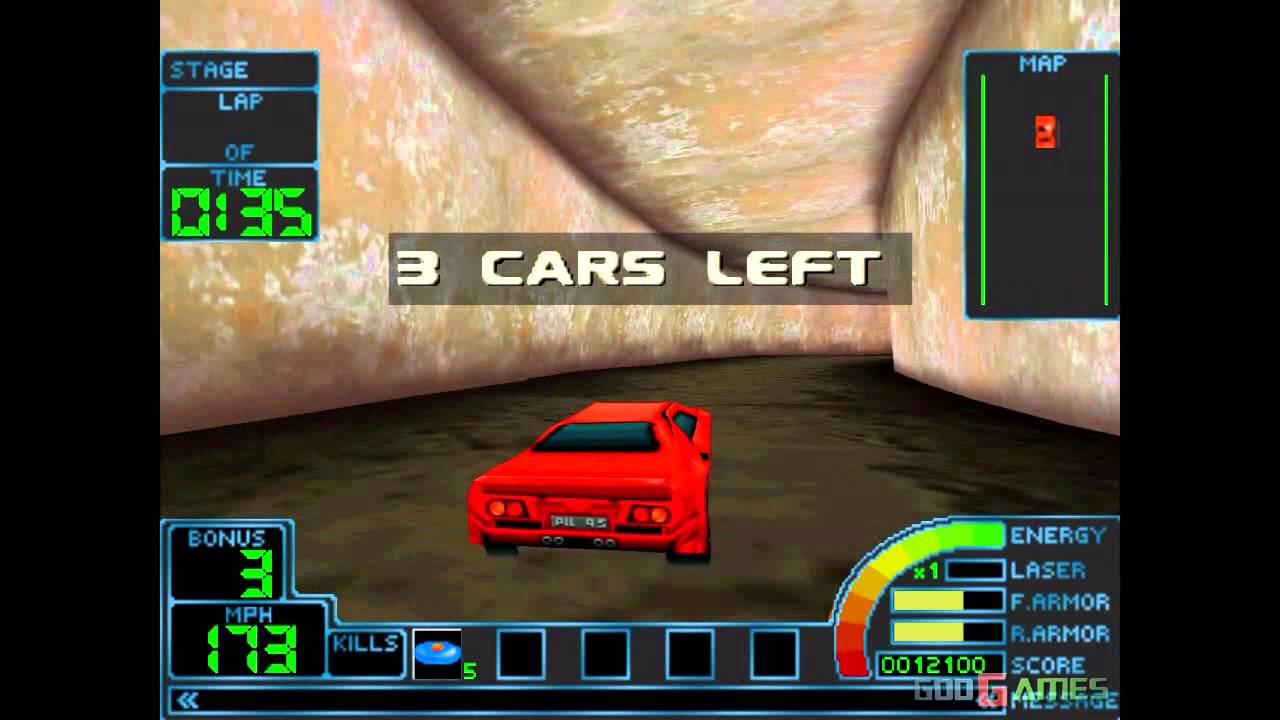Image resolution: width=1280 pixels, height=720 pixels.
Task: Click the 3 CARS LEFT banner
Action: (638, 265)
